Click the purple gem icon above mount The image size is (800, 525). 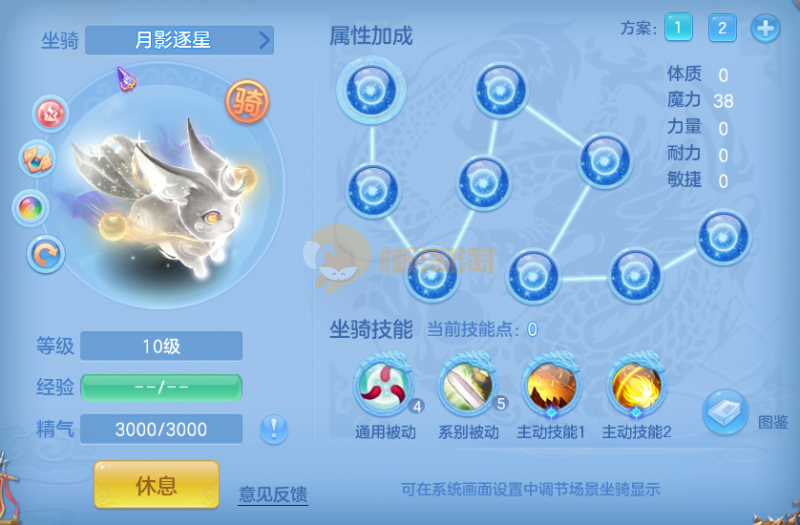126,77
